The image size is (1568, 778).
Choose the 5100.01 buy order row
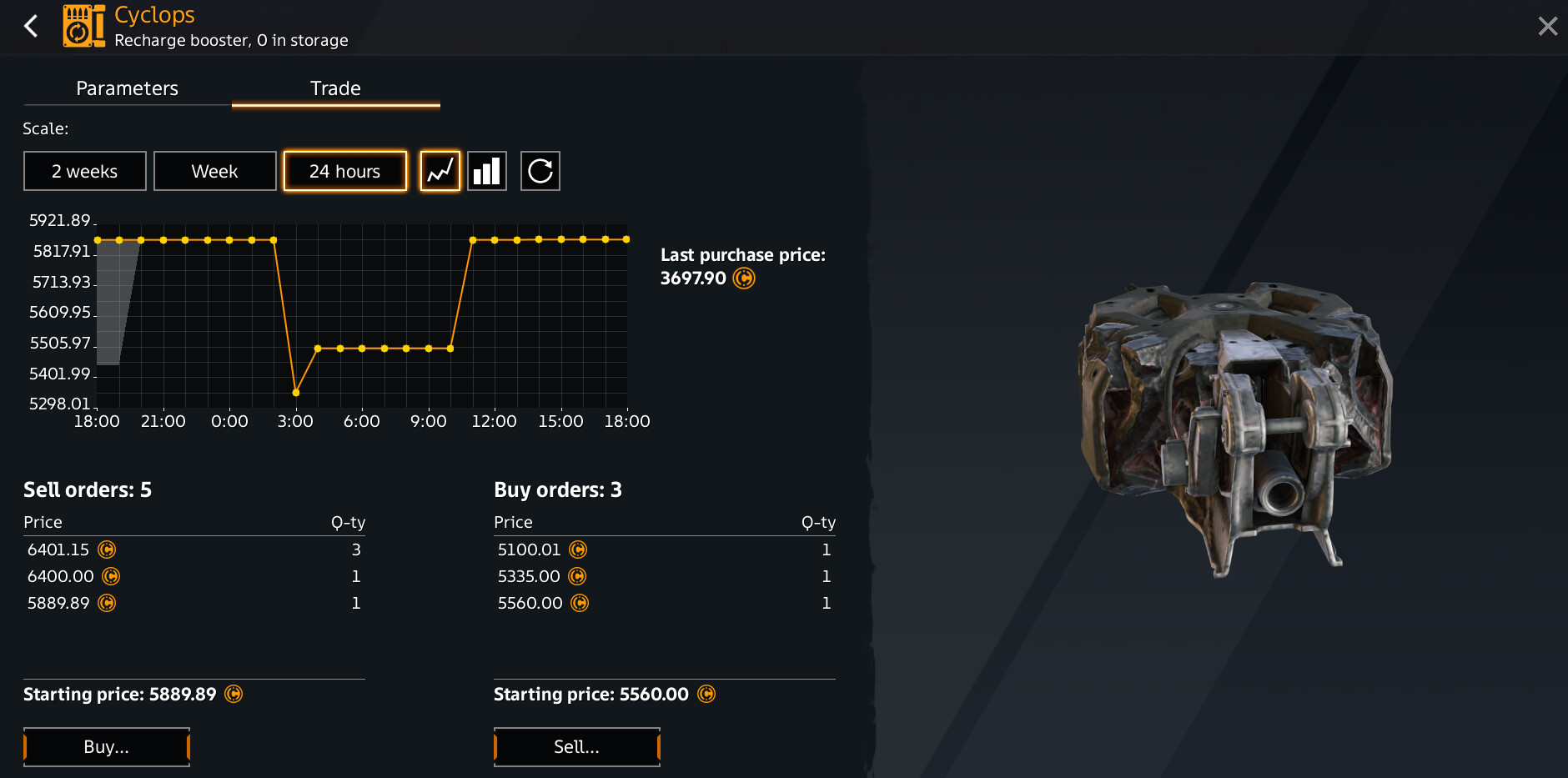click(664, 550)
